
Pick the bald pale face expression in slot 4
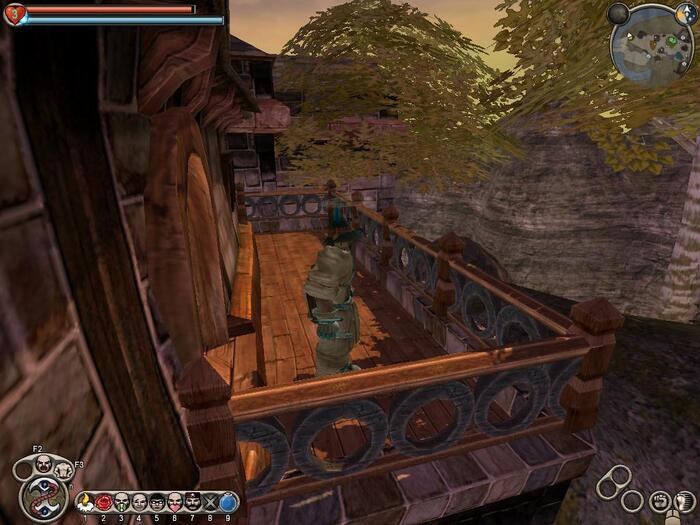pos(140,501)
